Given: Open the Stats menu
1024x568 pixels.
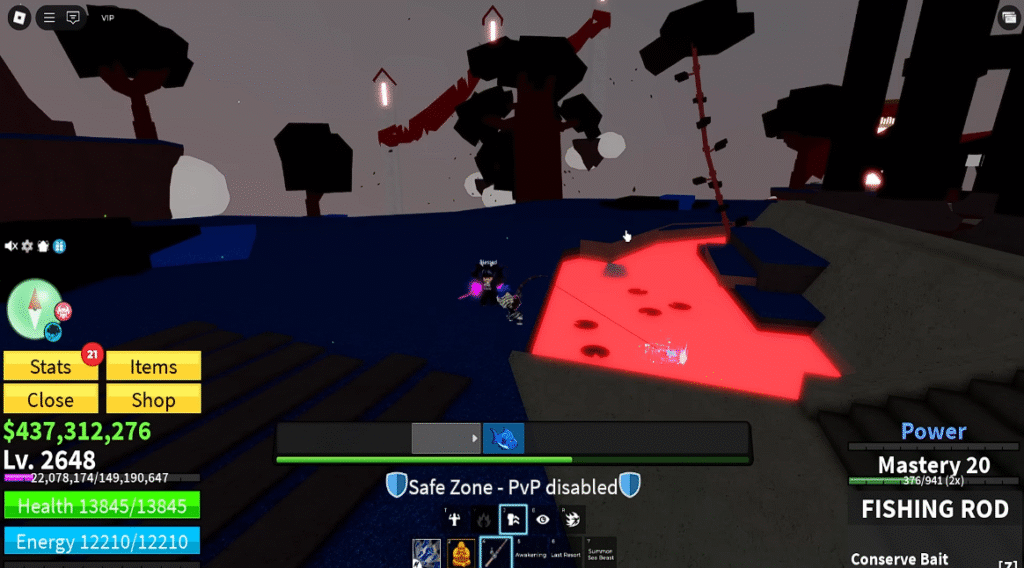Looking at the screenshot, I should (50, 367).
